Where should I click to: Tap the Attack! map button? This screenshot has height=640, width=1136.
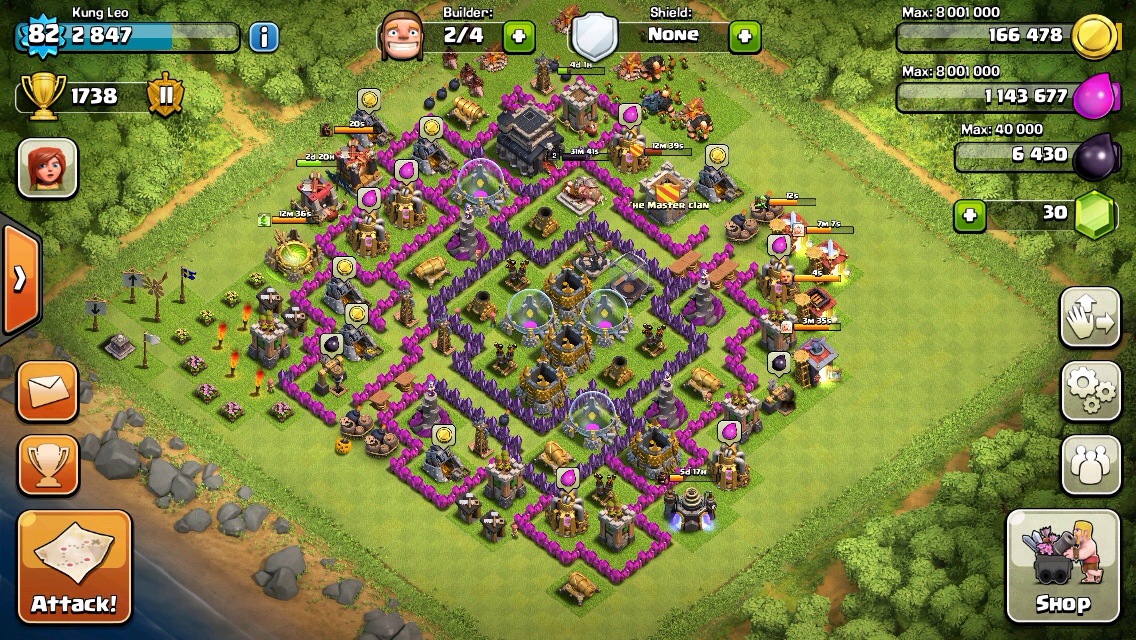pyautogui.click(x=74, y=566)
